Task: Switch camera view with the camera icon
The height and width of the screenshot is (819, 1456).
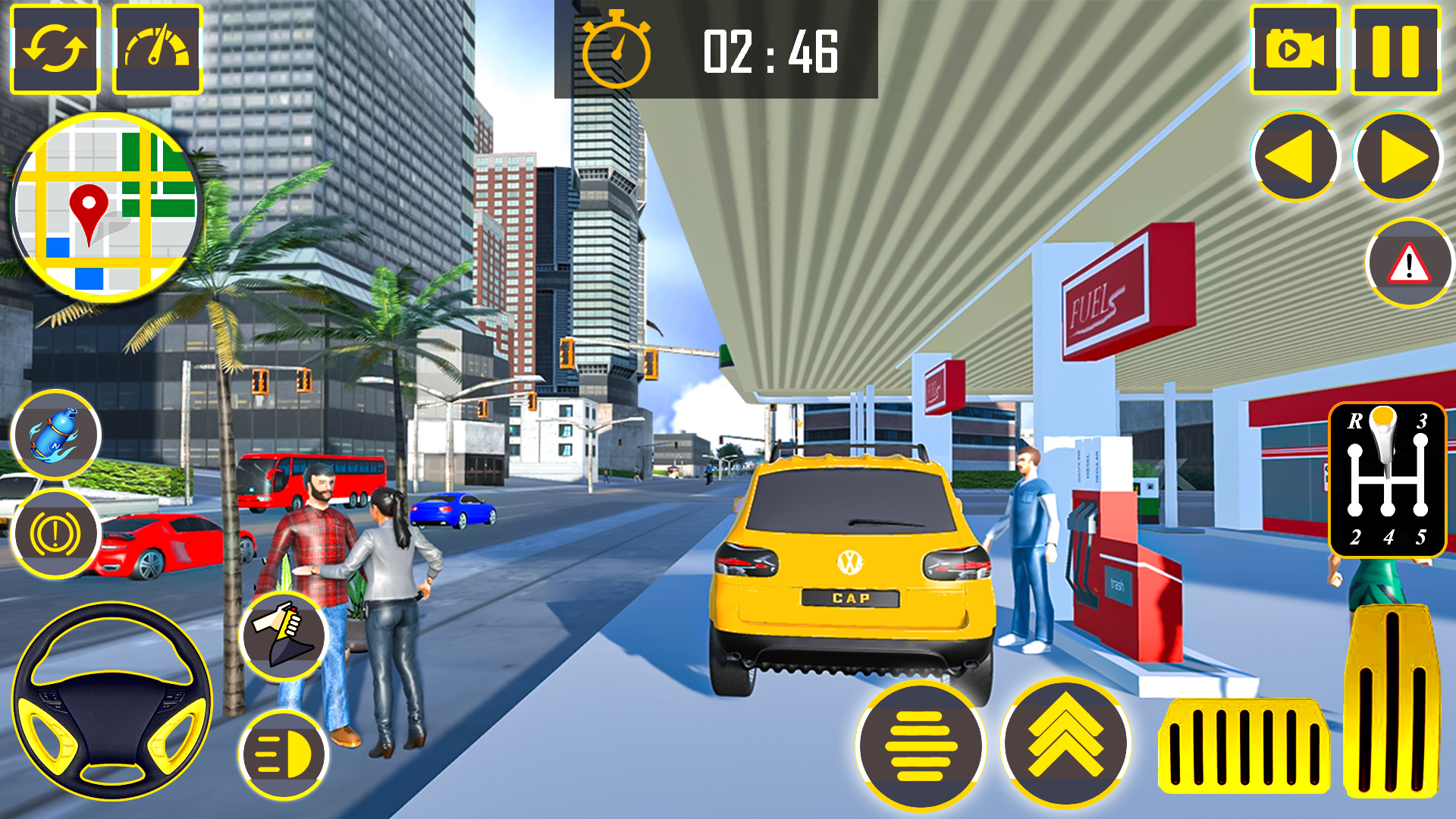Action: pyautogui.click(x=1294, y=50)
